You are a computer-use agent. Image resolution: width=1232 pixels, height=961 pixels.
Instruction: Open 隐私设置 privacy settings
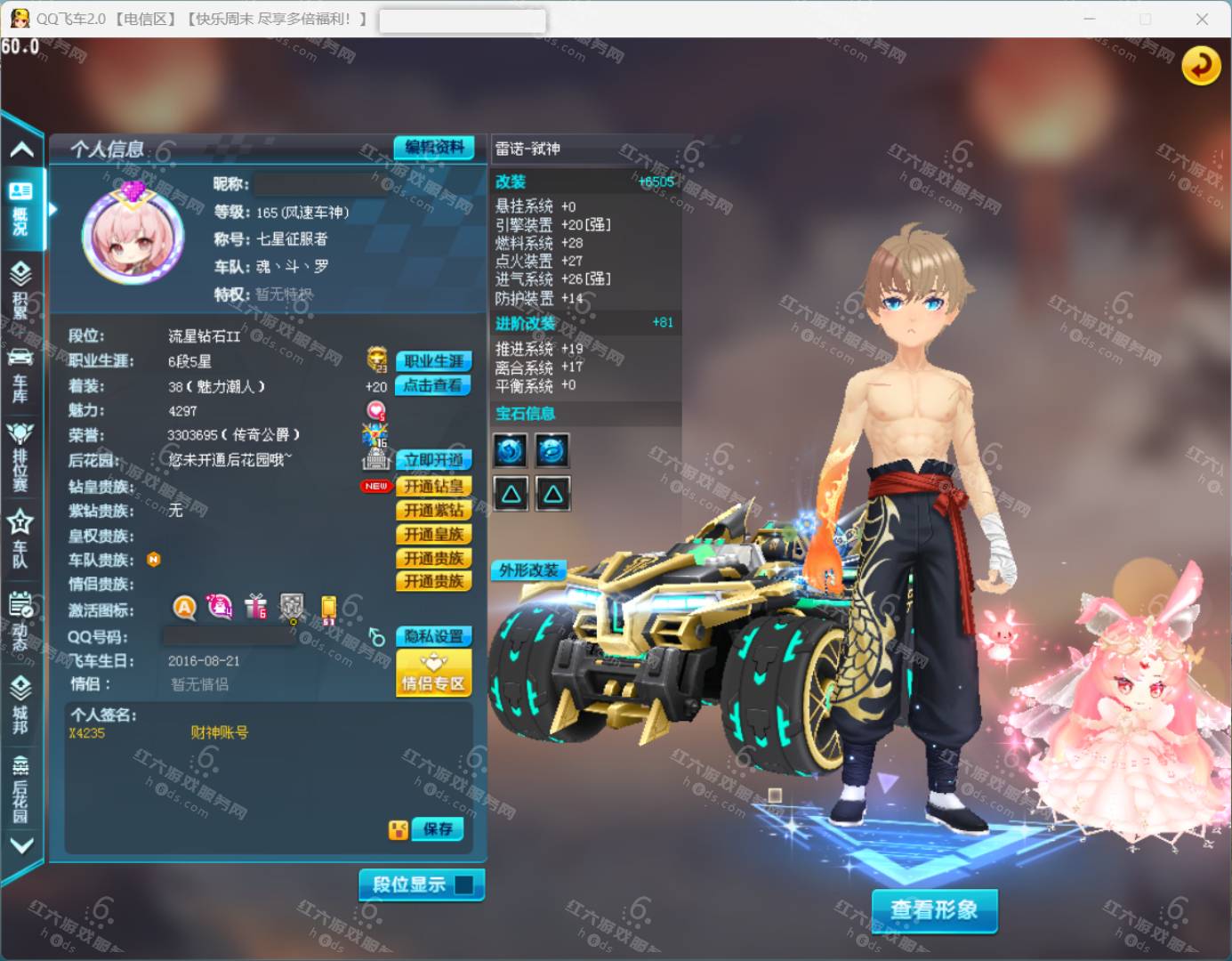point(433,636)
